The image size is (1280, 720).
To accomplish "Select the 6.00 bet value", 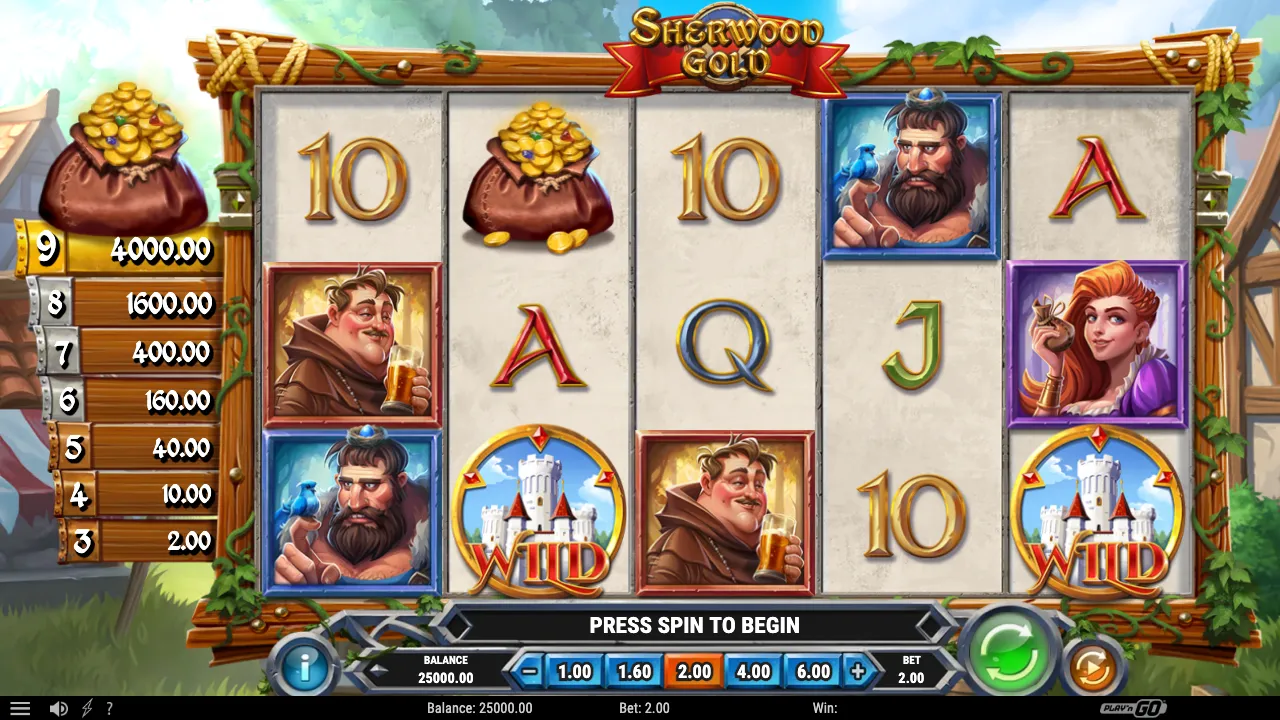I will click(812, 671).
